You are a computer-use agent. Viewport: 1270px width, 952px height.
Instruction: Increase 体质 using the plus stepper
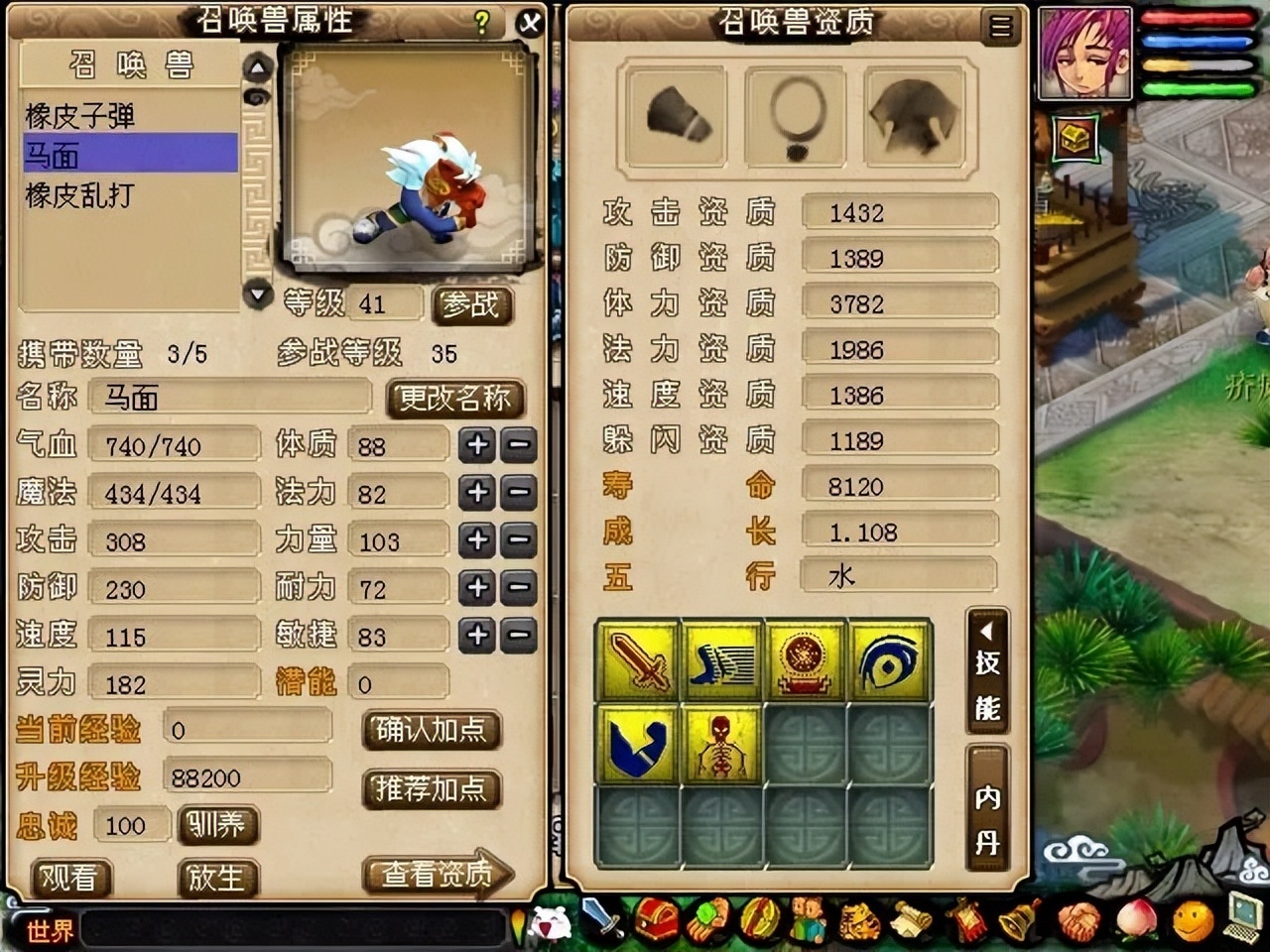(478, 443)
